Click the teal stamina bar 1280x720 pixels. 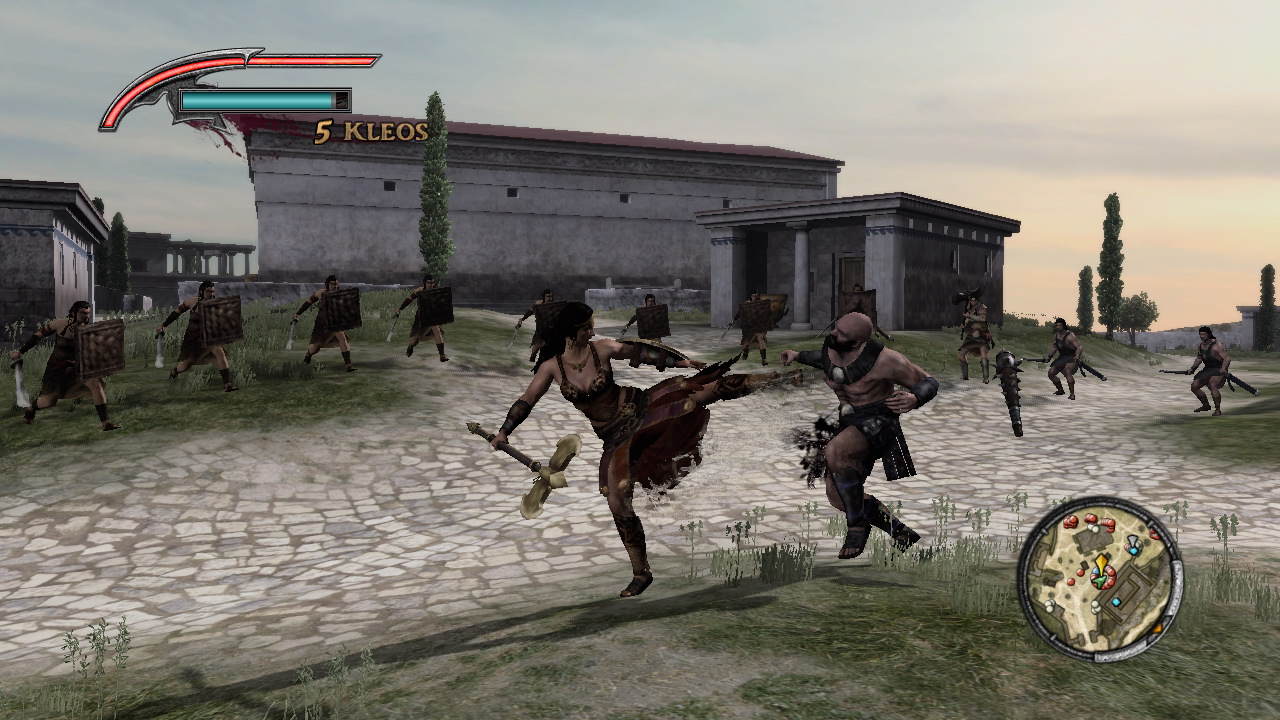coord(258,100)
